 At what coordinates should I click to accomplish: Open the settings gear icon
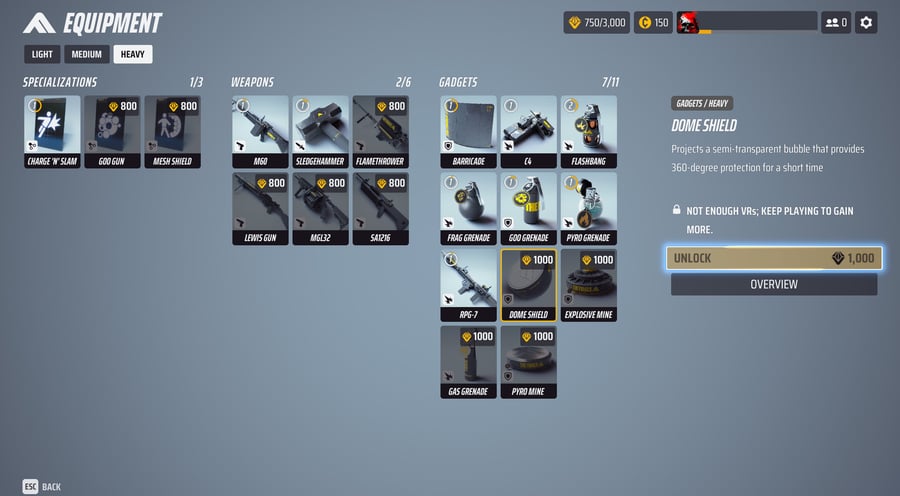[866, 22]
